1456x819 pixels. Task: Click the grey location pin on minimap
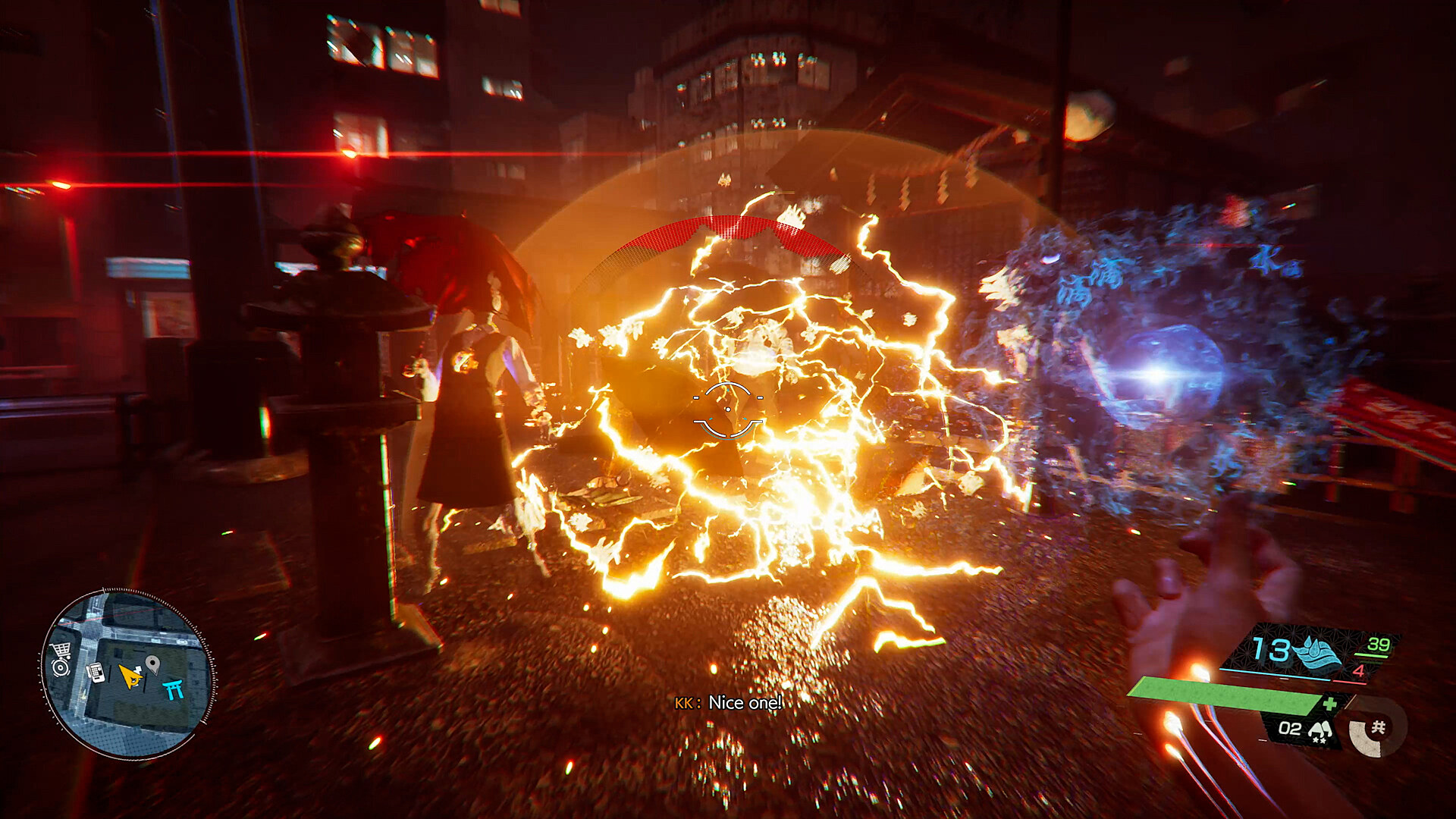click(x=152, y=665)
